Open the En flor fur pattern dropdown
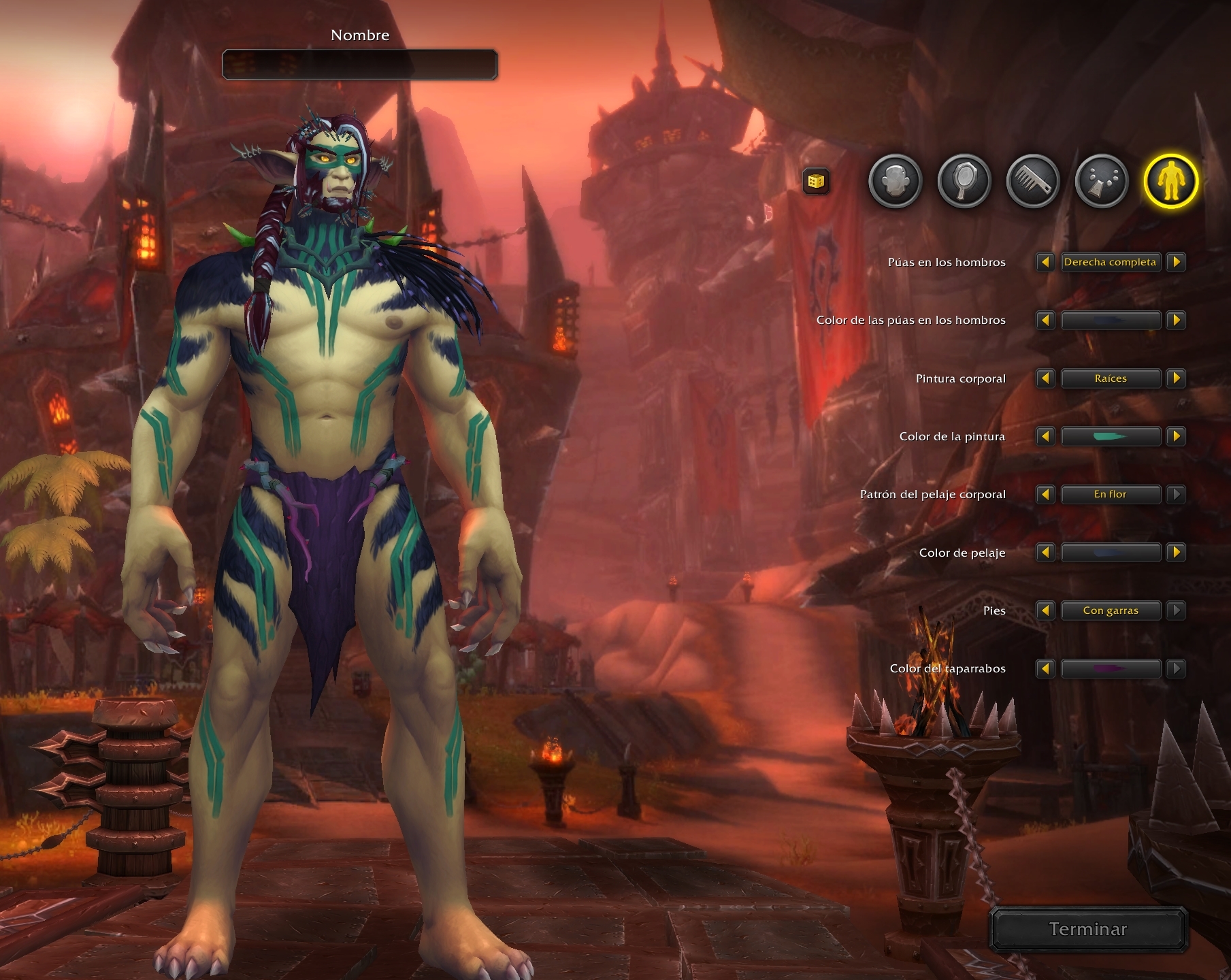Image resolution: width=1231 pixels, height=980 pixels. [1111, 494]
